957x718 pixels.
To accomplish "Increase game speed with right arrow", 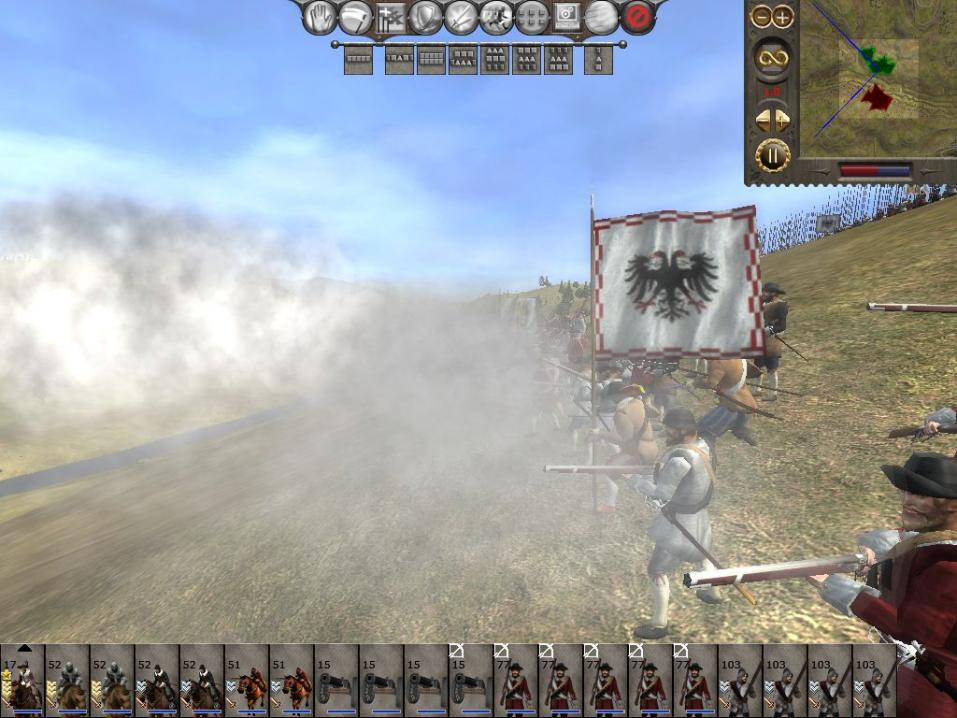I will [x=782, y=120].
